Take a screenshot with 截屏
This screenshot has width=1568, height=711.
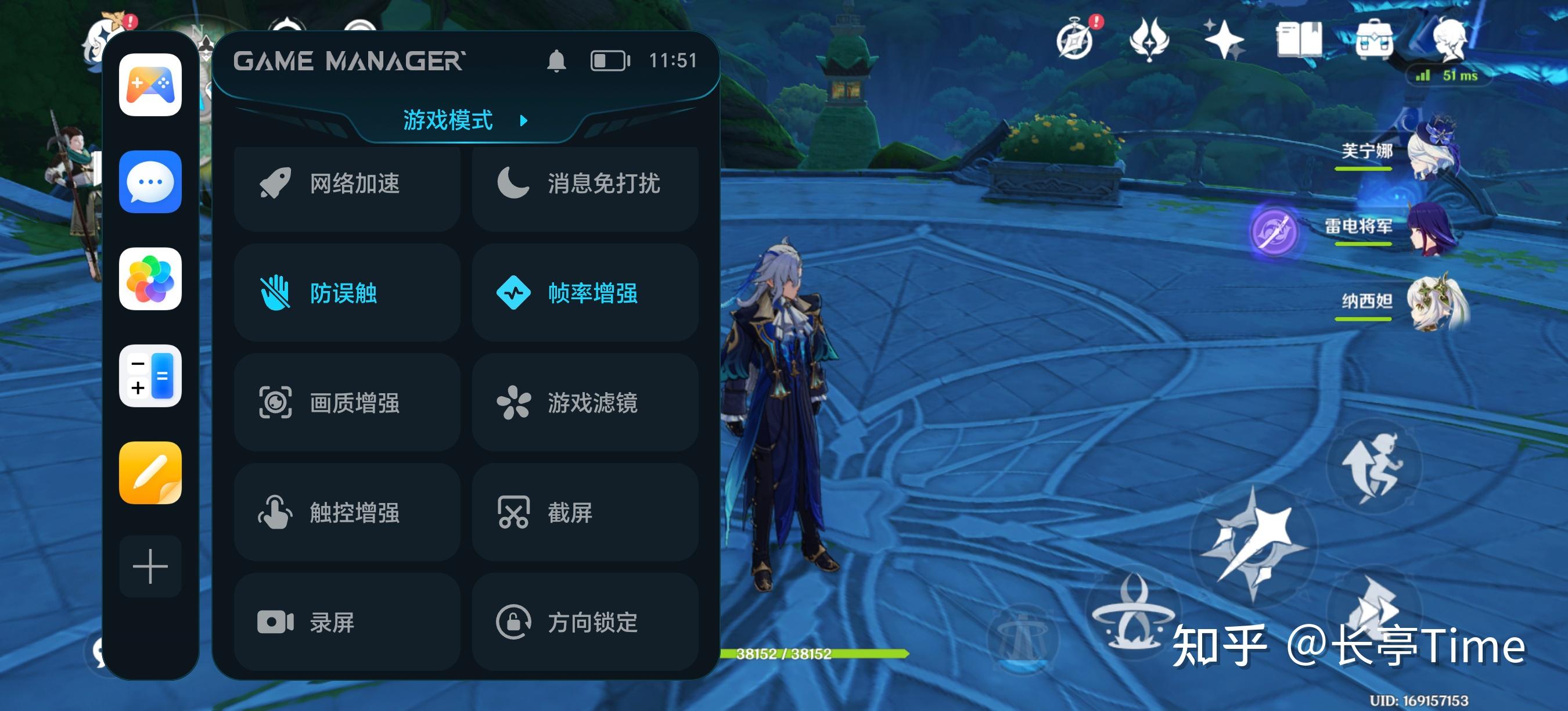(585, 512)
